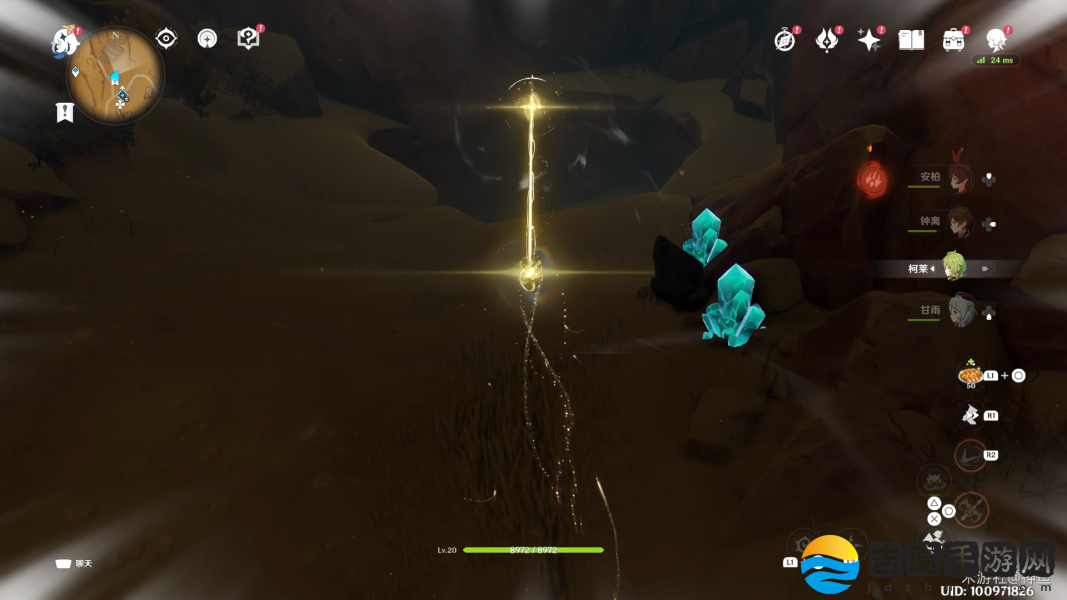Open the concentric-ring signal icon beside the eye

pos(207,39)
